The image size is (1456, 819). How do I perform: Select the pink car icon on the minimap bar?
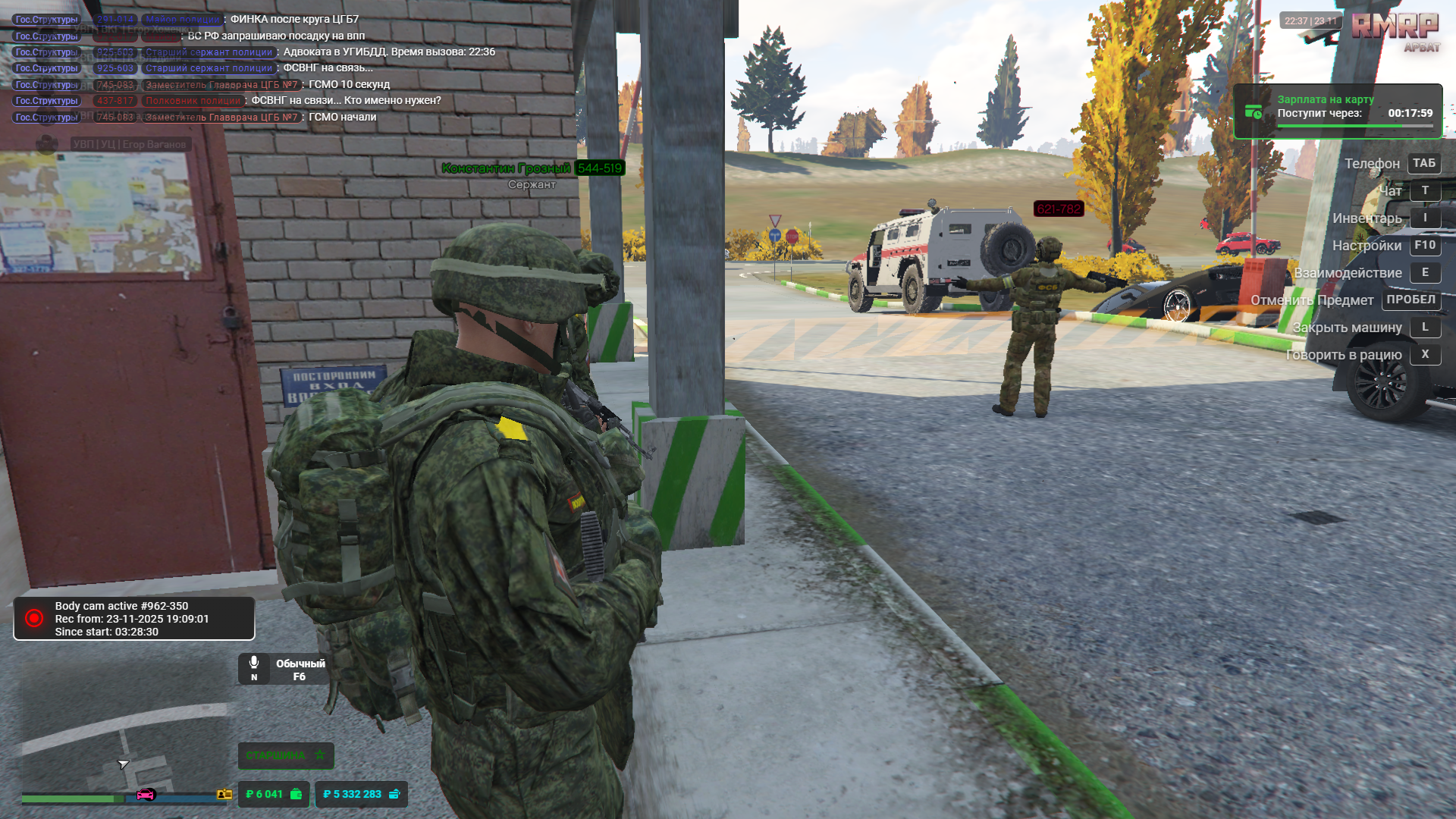(x=144, y=795)
